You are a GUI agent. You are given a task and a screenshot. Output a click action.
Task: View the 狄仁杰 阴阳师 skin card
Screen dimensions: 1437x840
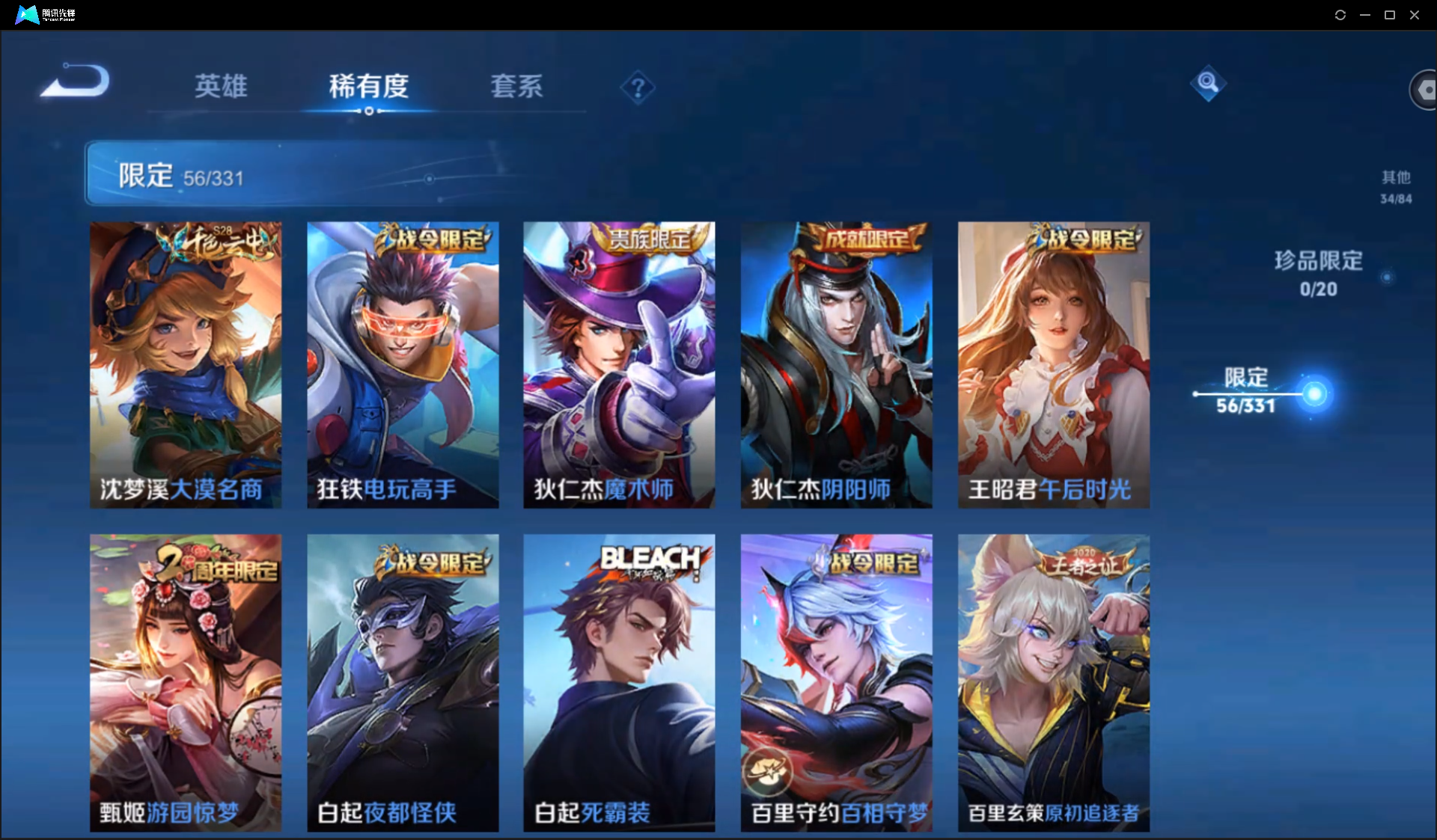point(836,364)
